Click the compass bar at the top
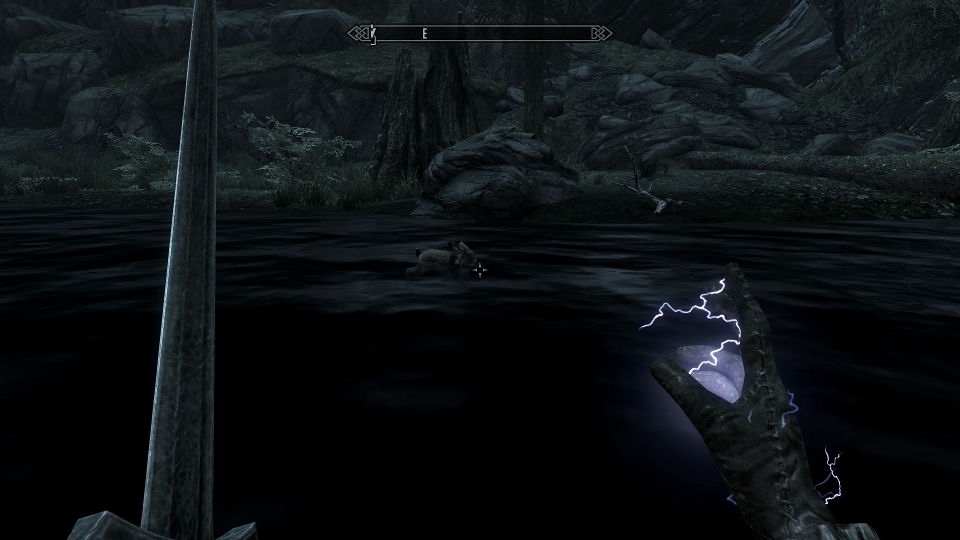The image size is (960, 540). (x=480, y=34)
